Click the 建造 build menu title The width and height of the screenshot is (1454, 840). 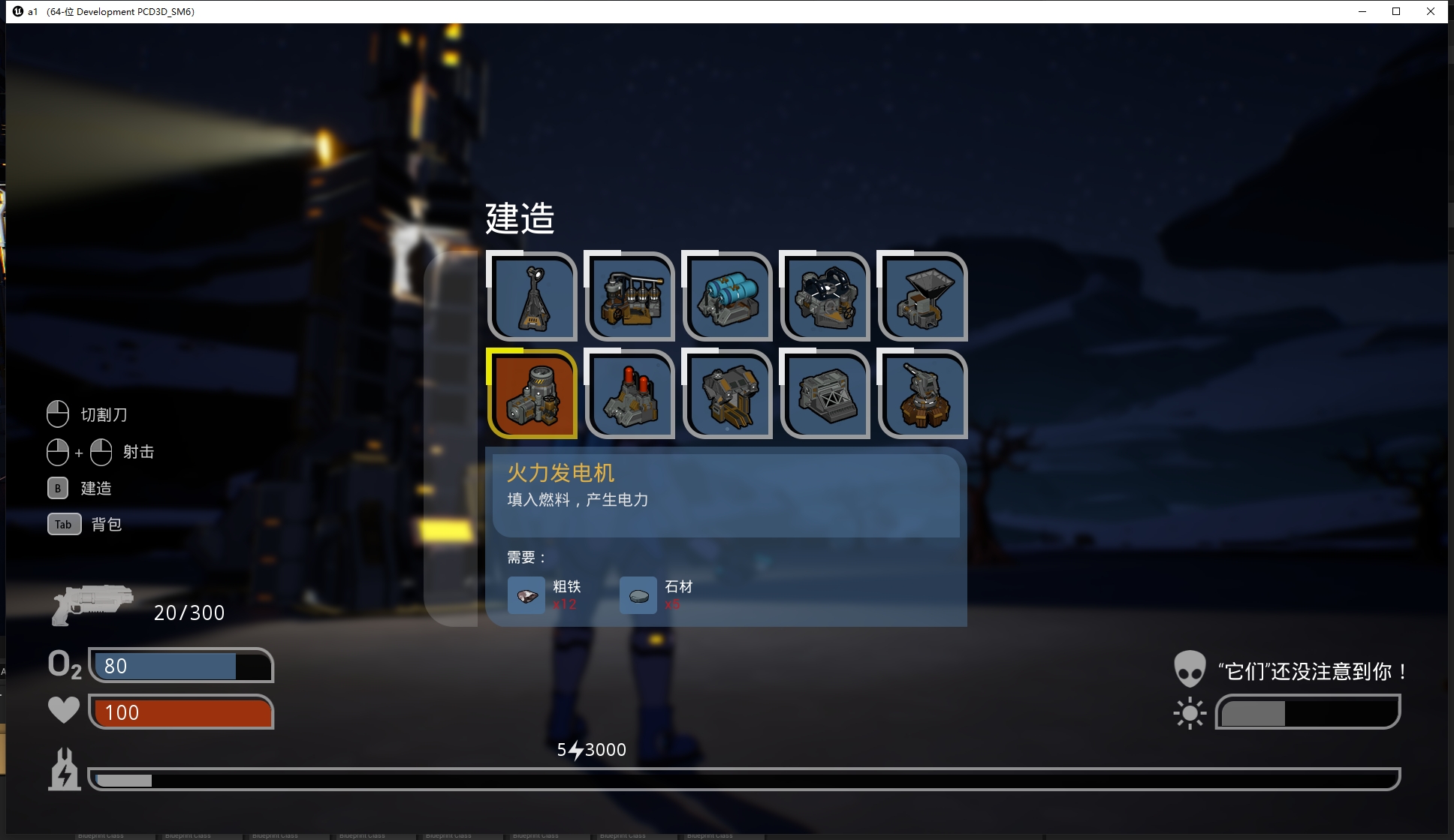[520, 218]
